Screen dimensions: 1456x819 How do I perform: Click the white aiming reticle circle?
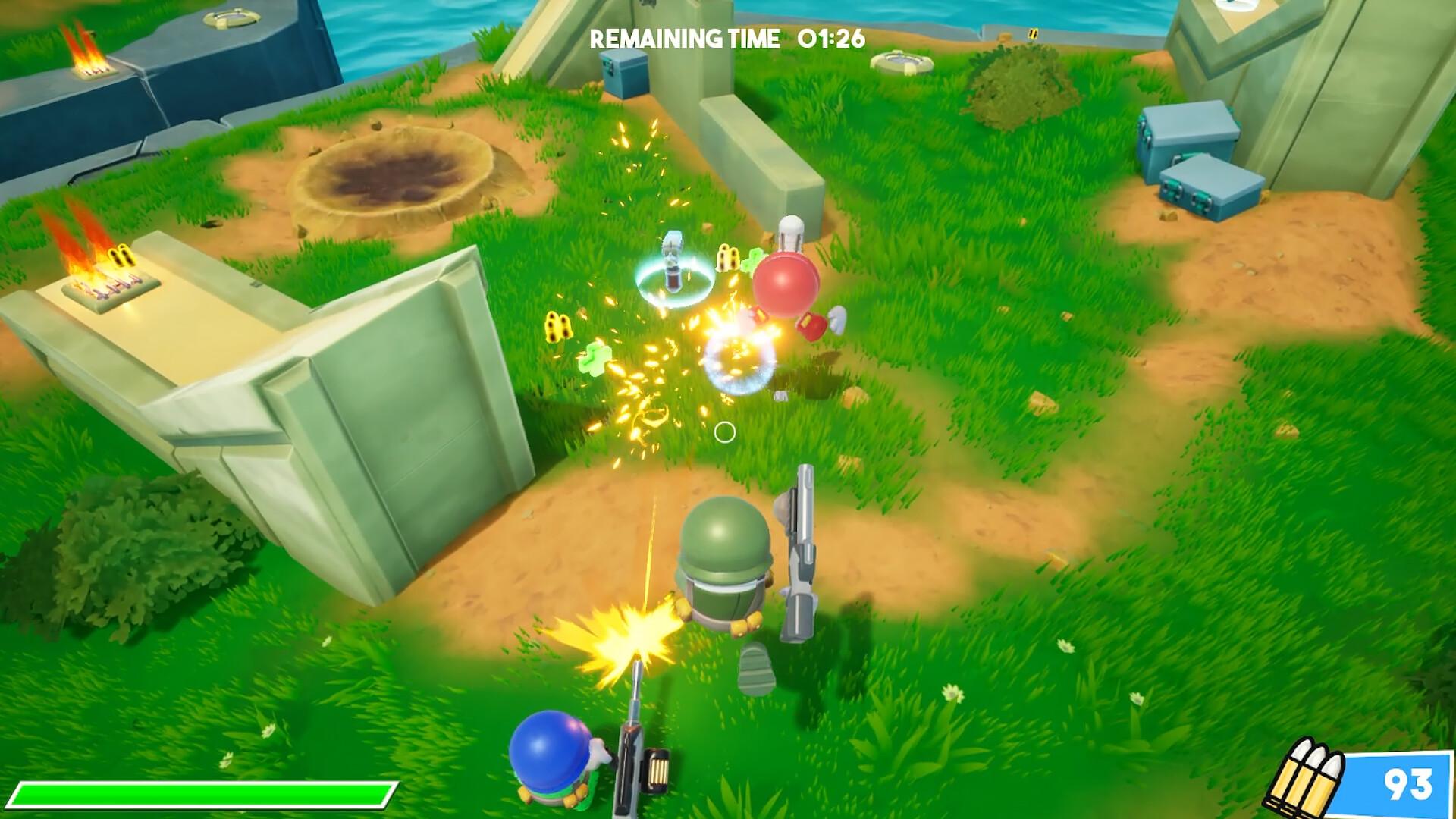tap(726, 433)
